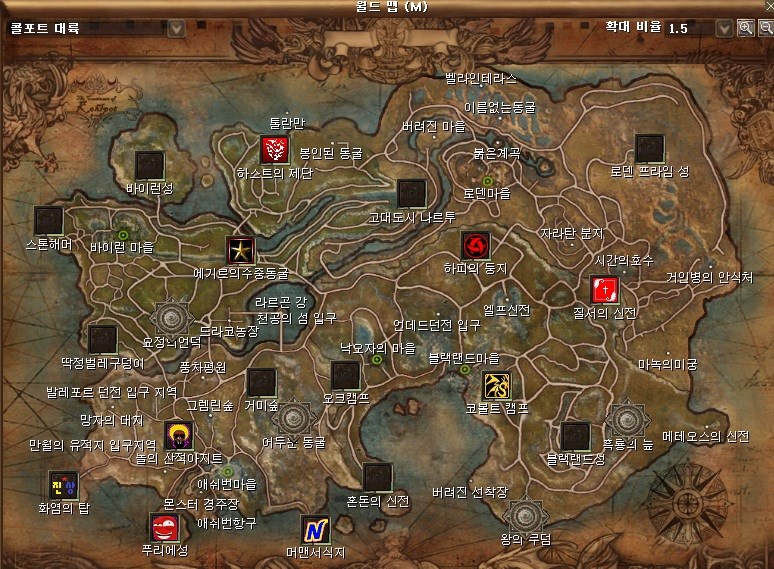Select the 하소트의 제단 red marker
This screenshot has width=774, height=569.
(274, 151)
